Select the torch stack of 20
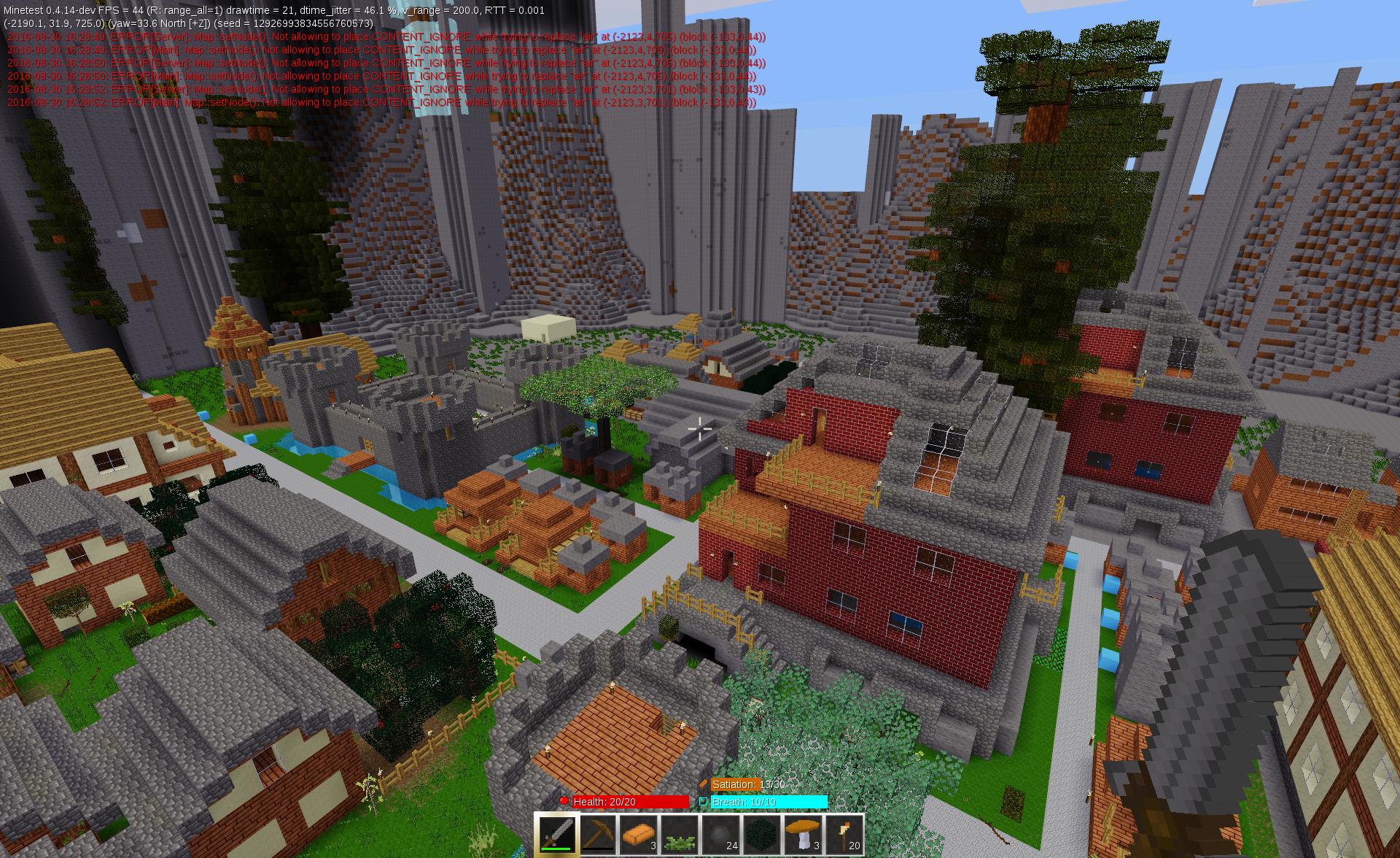This screenshot has height=858, width=1400. tap(844, 834)
